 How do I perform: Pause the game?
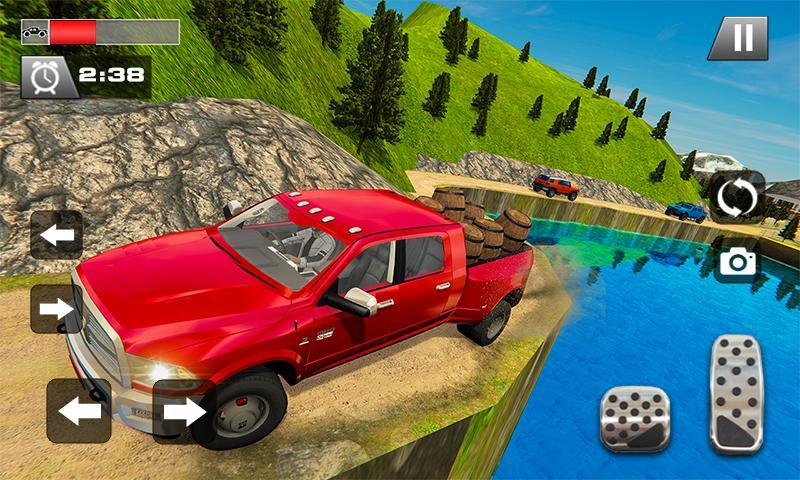[x=738, y=39]
